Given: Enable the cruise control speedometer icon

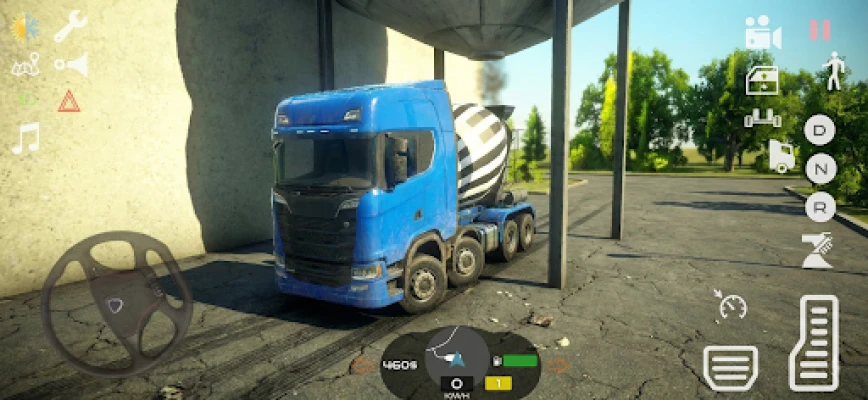Looking at the screenshot, I should [732, 305].
